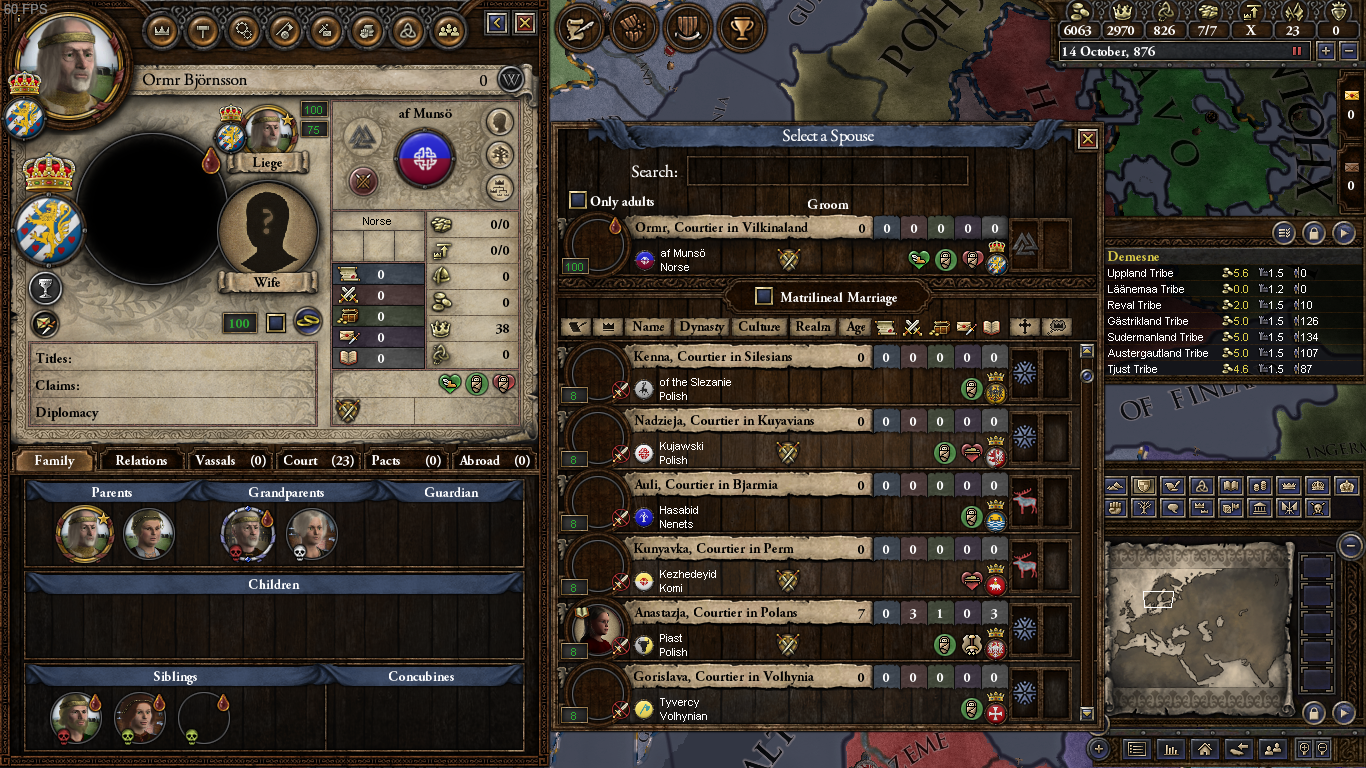Sort spouse list by Age
This screenshot has width=1366, height=768.
point(856,327)
